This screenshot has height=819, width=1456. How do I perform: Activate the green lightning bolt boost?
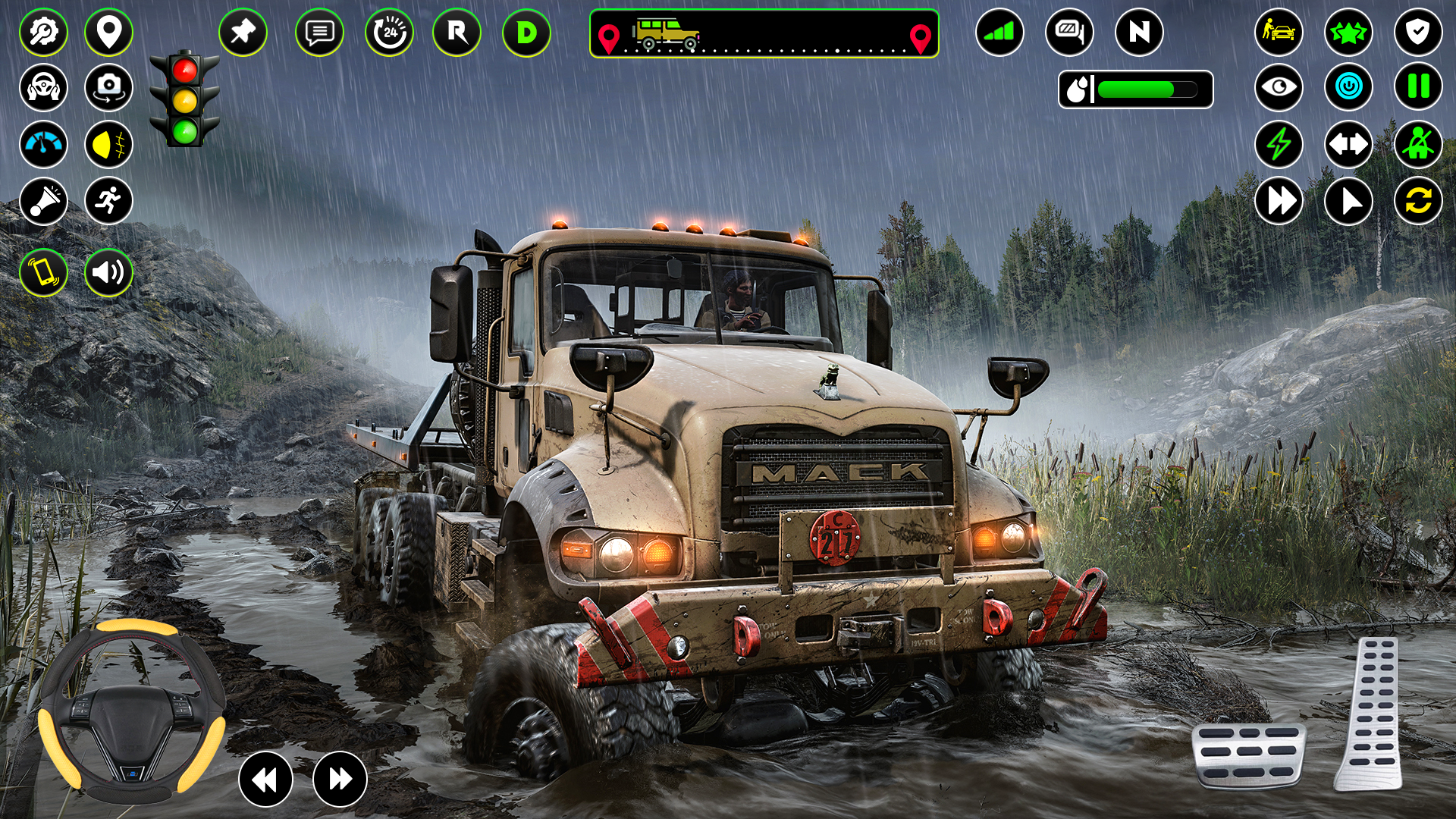1279,144
